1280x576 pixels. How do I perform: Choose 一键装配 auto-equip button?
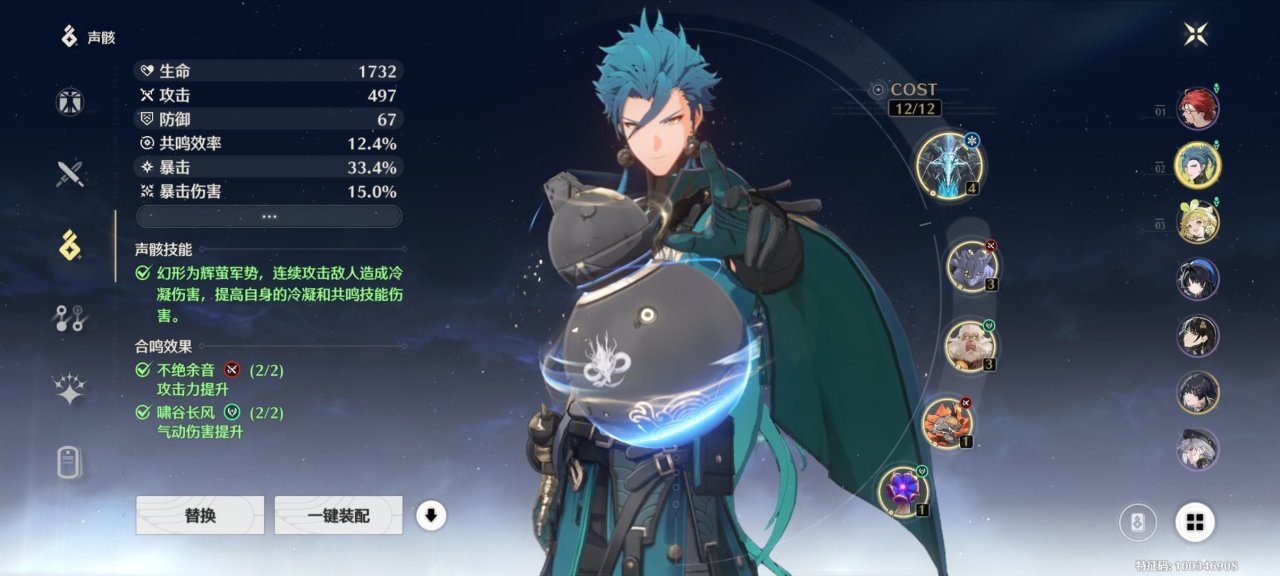(338, 516)
